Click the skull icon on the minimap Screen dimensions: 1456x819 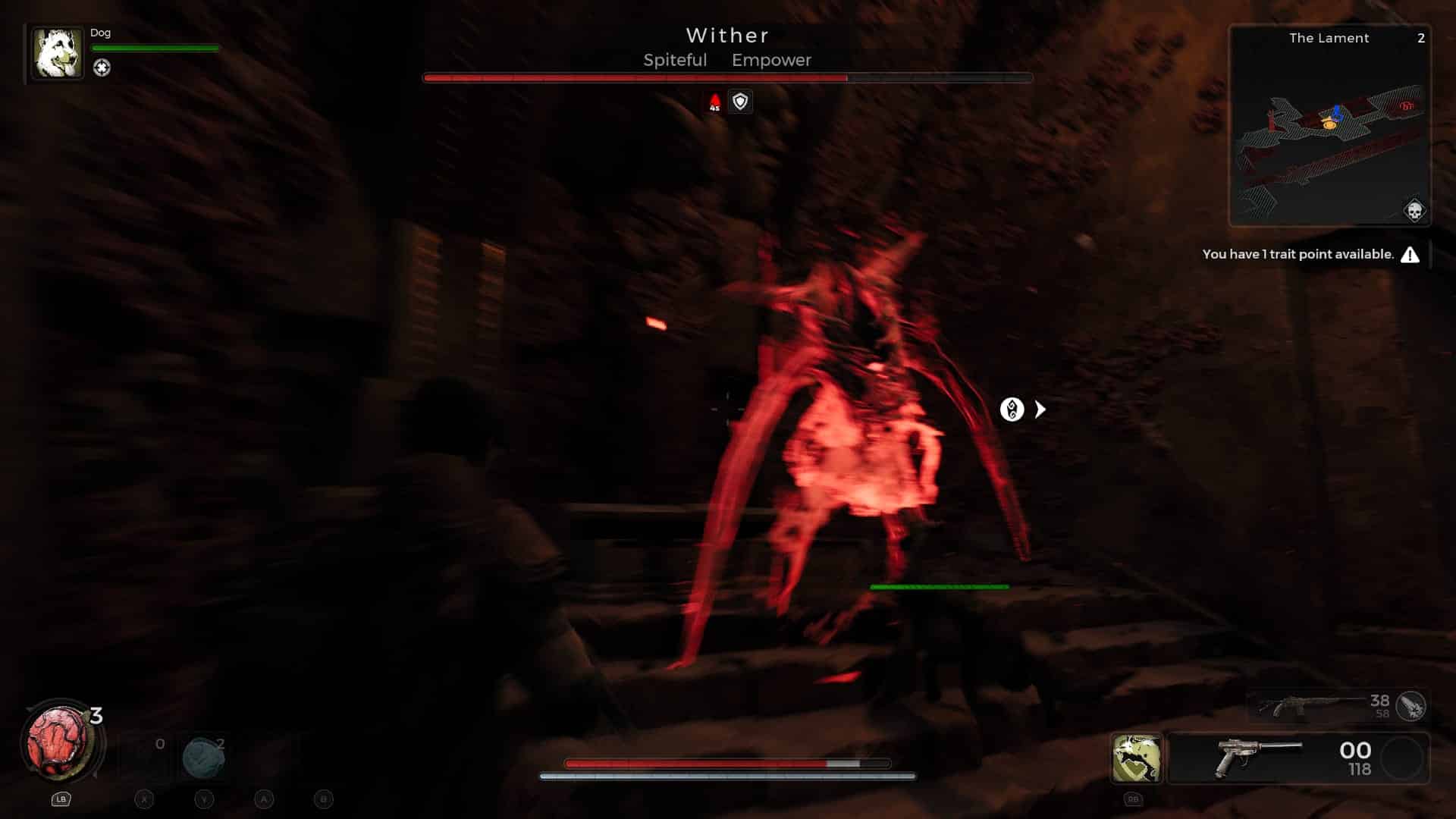pyautogui.click(x=1414, y=211)
